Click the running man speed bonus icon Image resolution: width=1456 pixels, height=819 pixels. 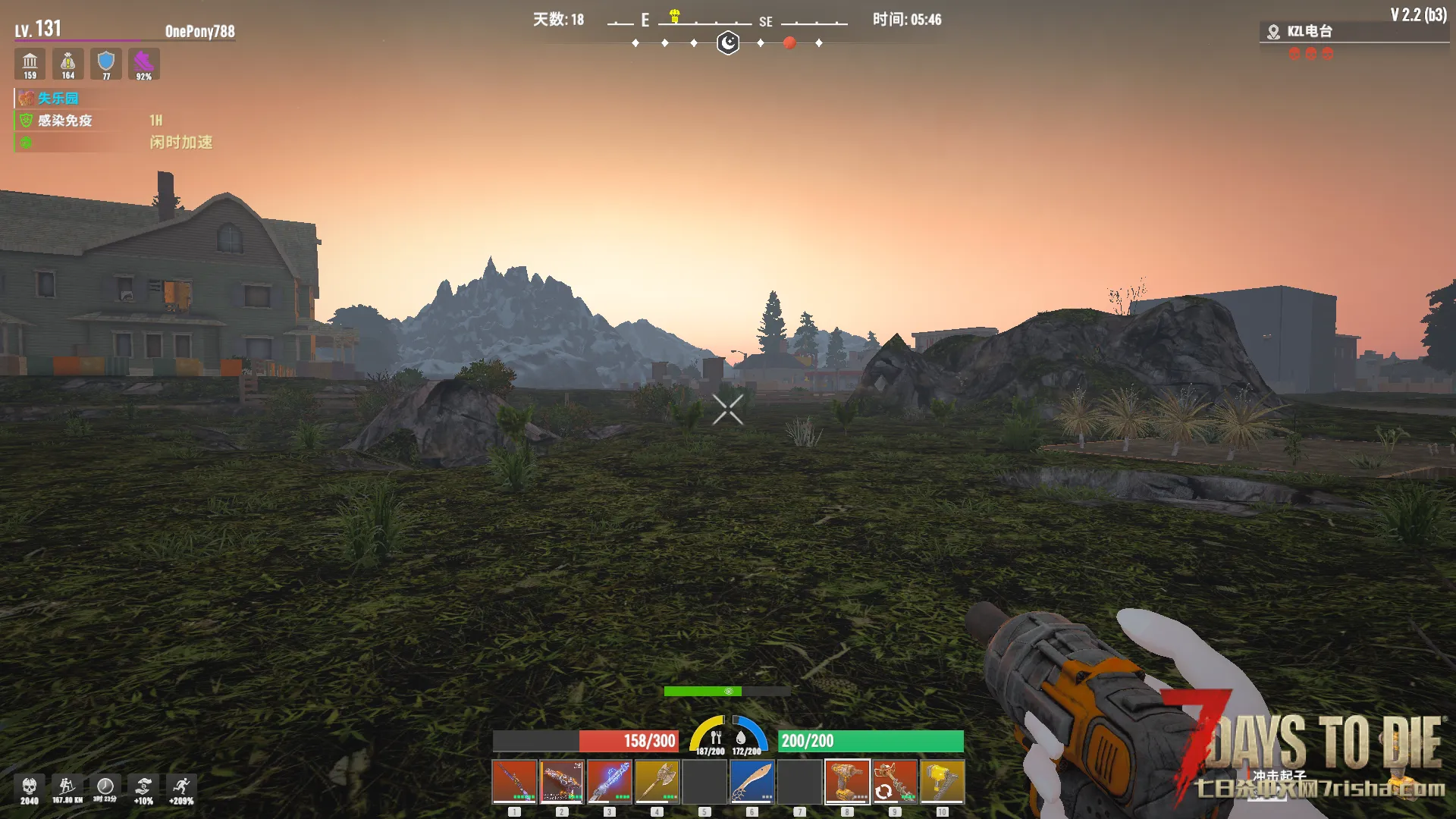coord(181,787)
